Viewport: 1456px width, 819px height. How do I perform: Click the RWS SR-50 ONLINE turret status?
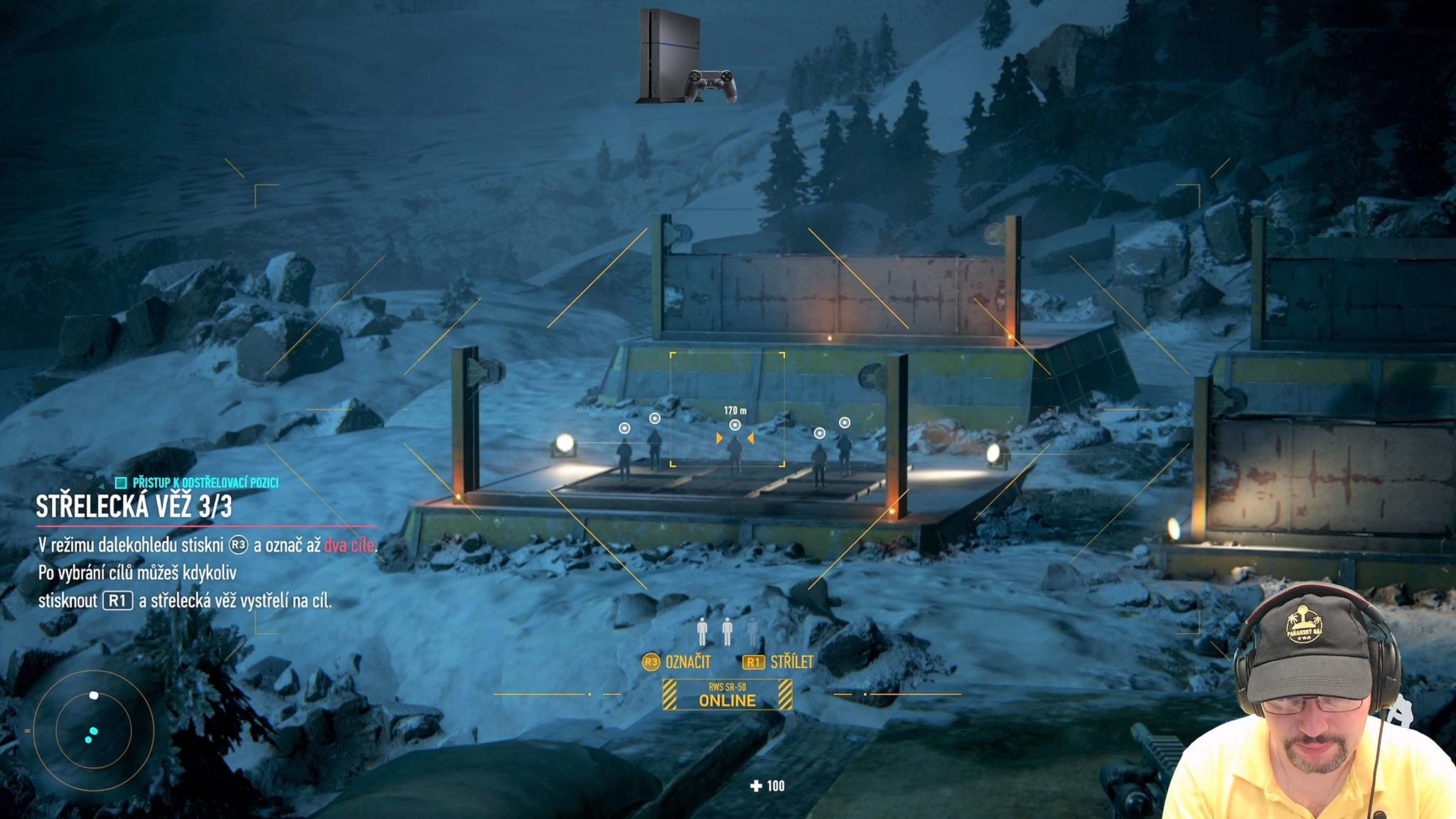(x=727, y=695)
